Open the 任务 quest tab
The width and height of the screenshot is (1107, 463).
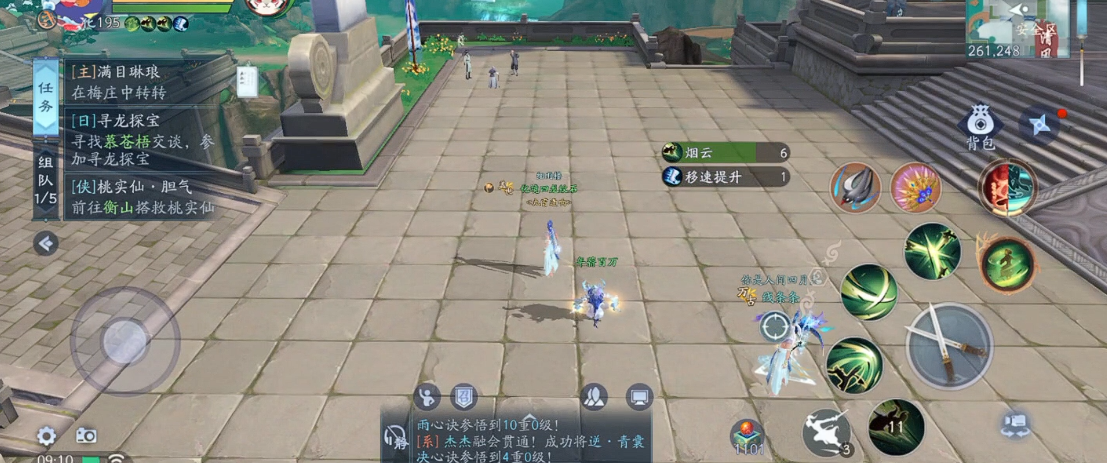tap(46, 95)
